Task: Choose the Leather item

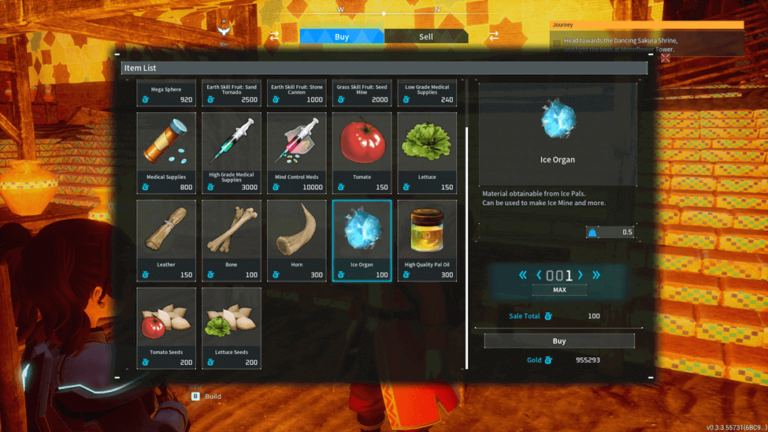Action: (166, 240)
